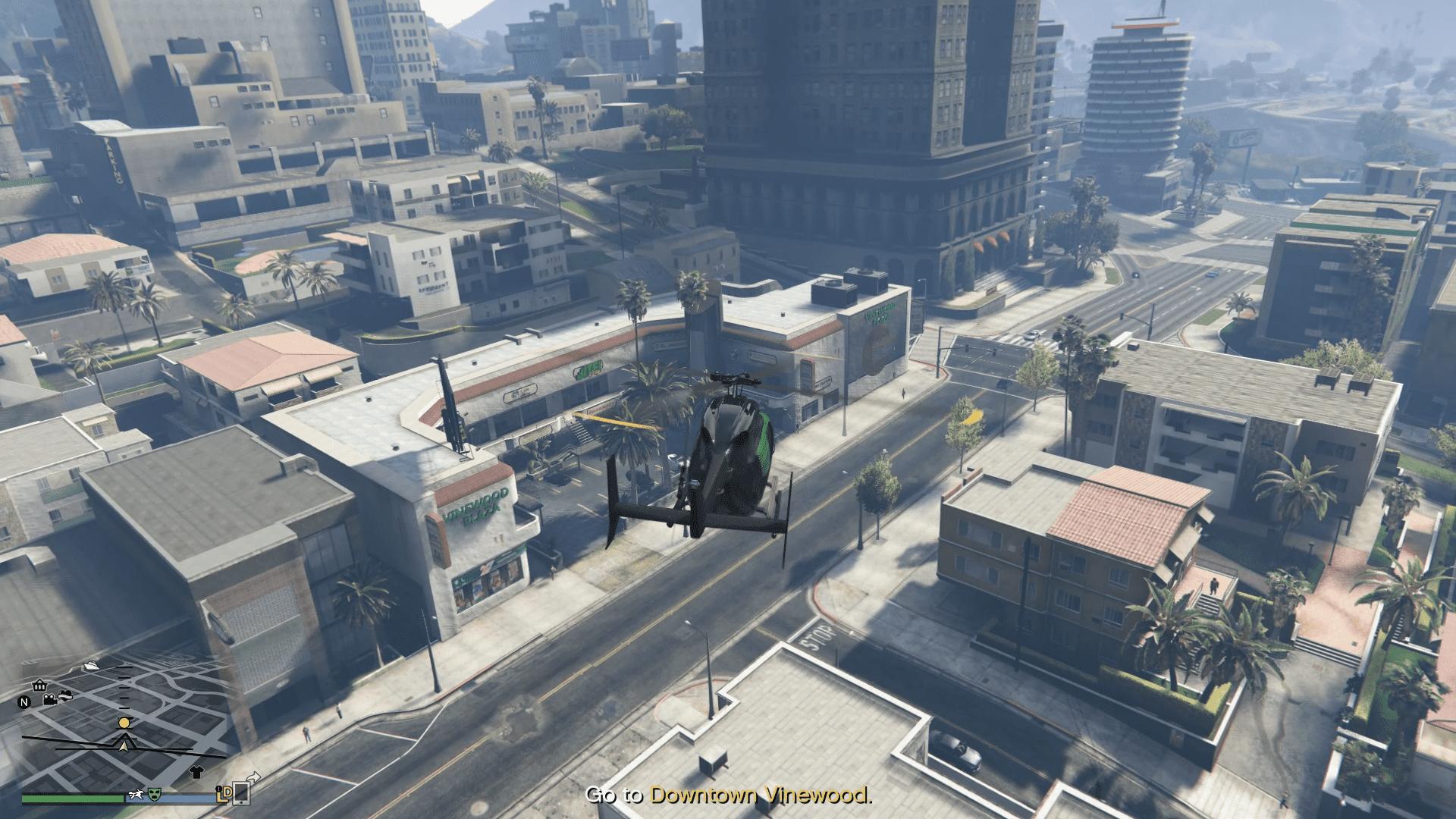
Task: Select the white running dog blip
Action: coord(137,794)
